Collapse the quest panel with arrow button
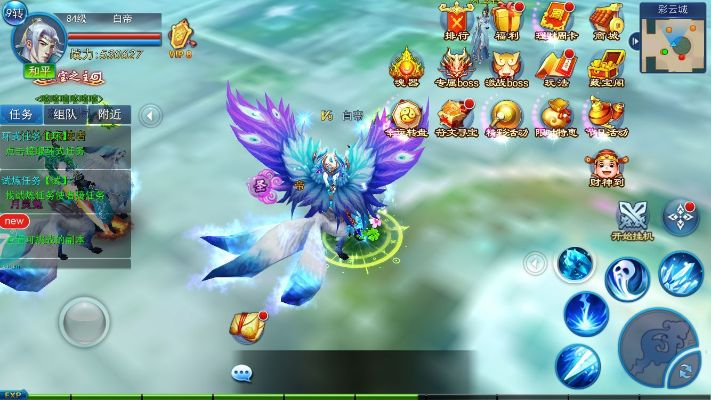711x400 pixels. 150,115
